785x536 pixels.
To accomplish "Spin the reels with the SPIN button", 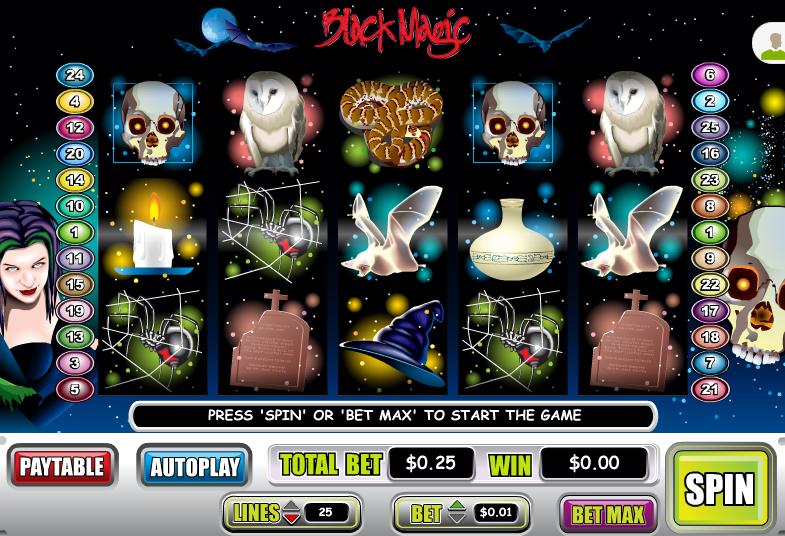I will click(x=719, y=487).
